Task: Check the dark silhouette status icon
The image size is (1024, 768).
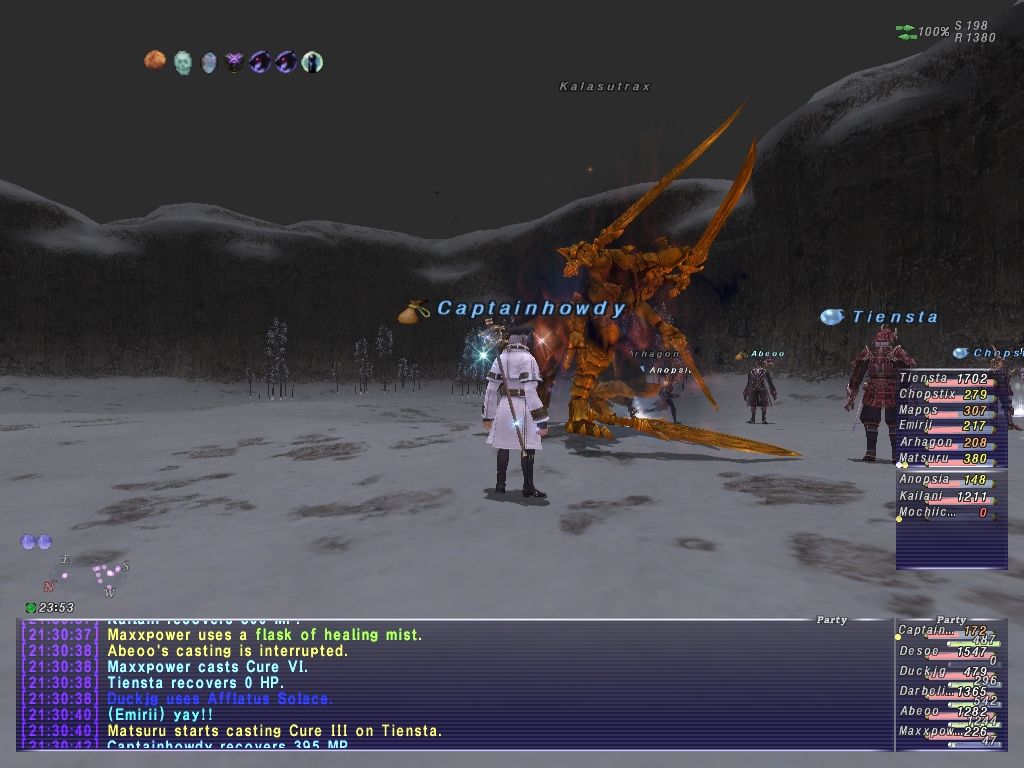Action: (x=312, y=62)
